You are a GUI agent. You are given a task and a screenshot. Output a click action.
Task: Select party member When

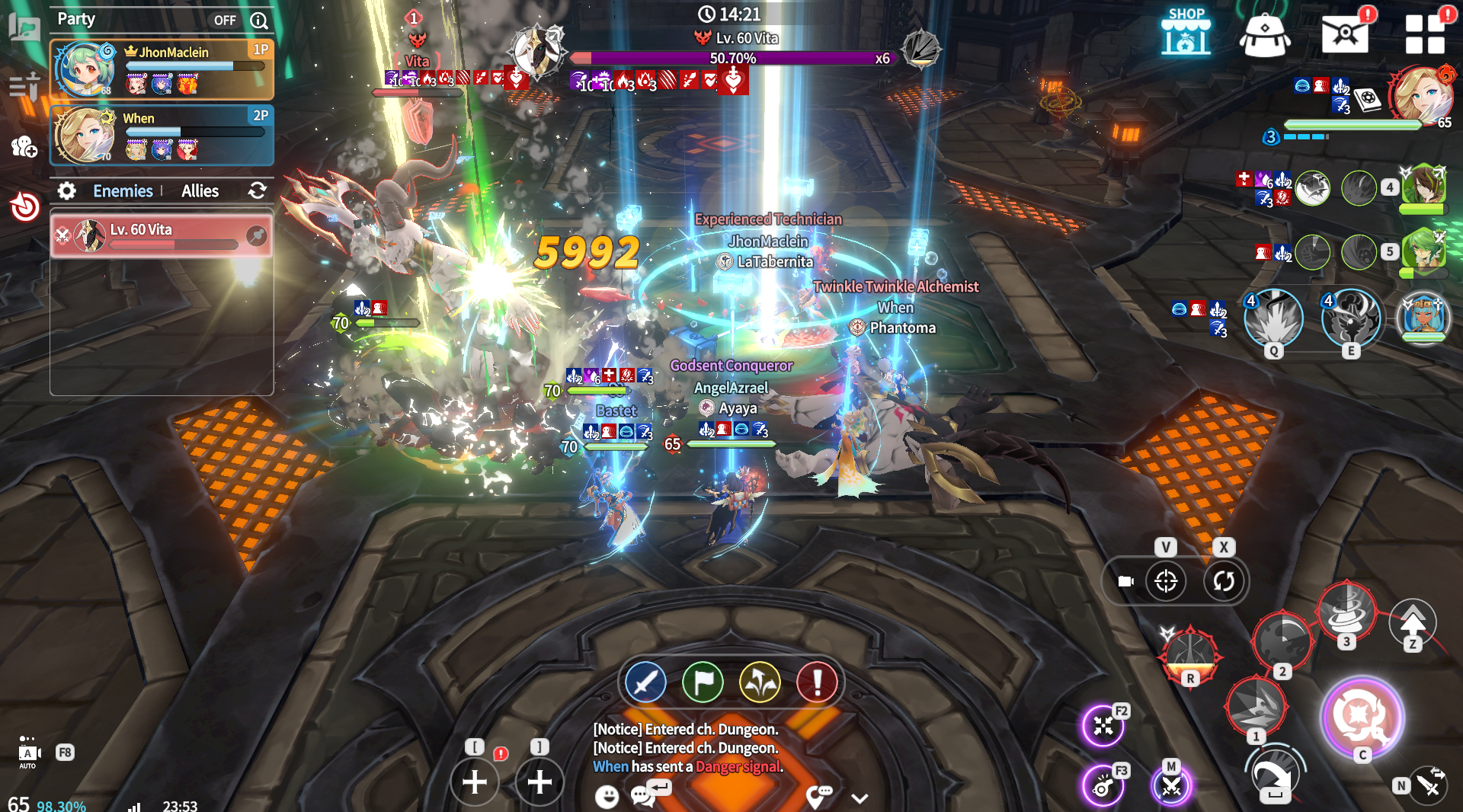coord(162,136)
